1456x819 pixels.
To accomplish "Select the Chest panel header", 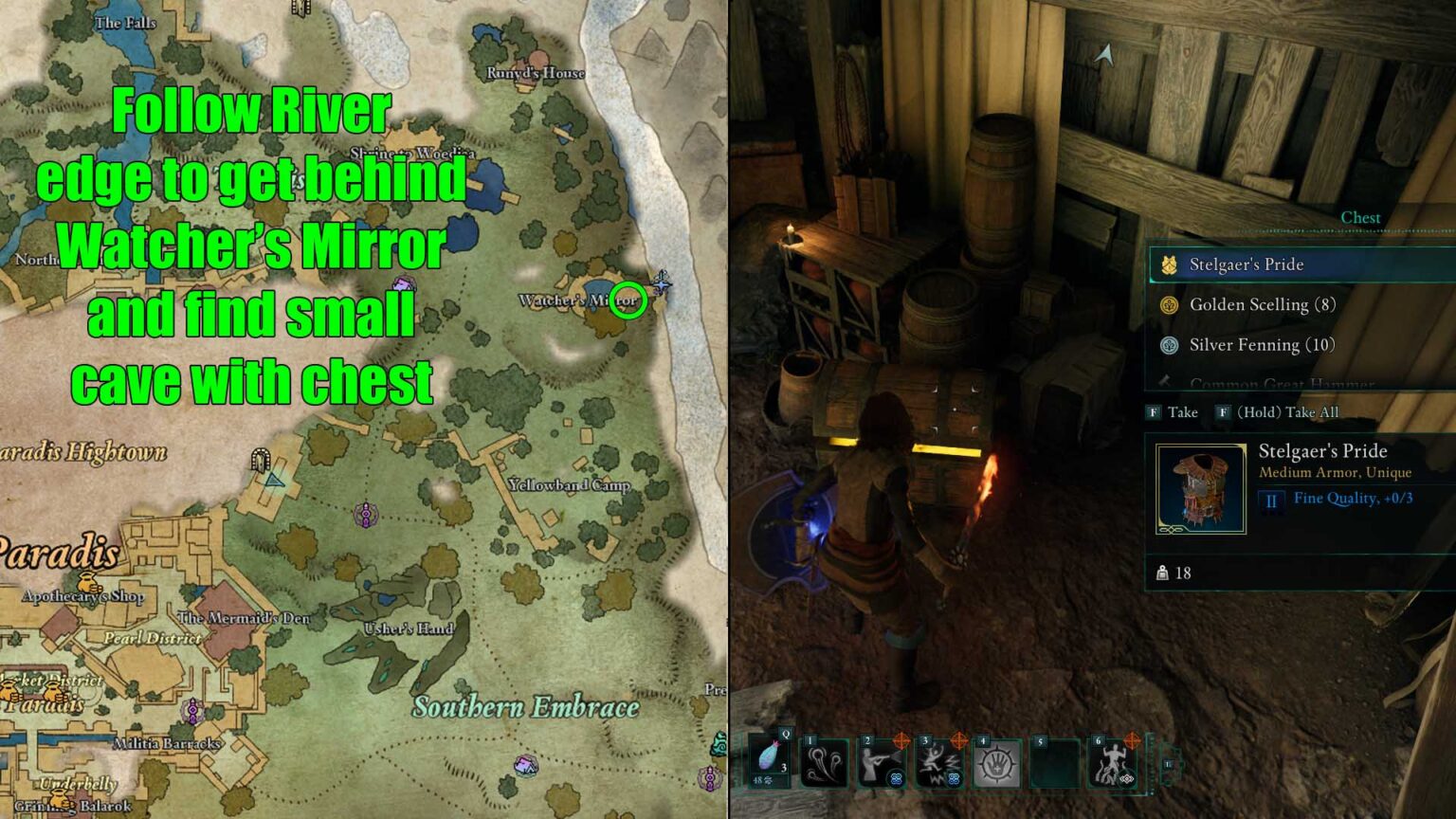I will tap(1360, 217).
